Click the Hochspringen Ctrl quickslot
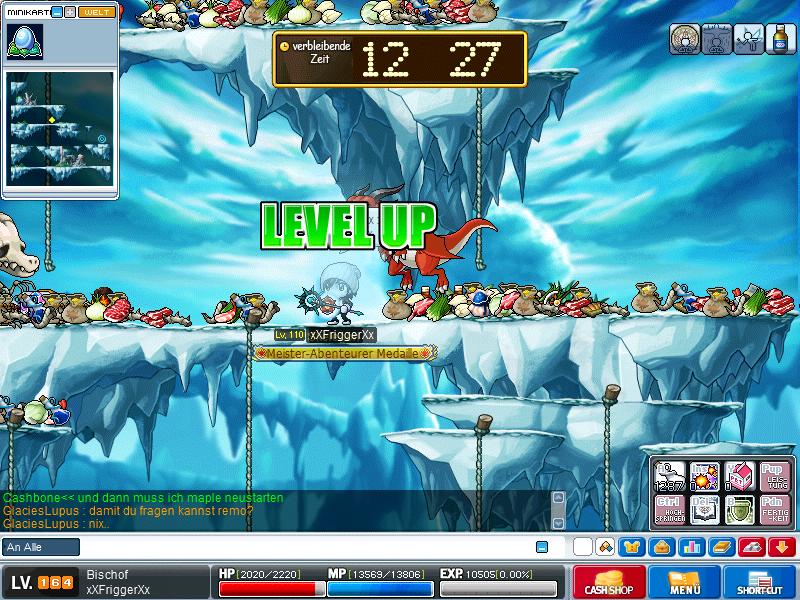800x600 pixels. pos(669,508)
